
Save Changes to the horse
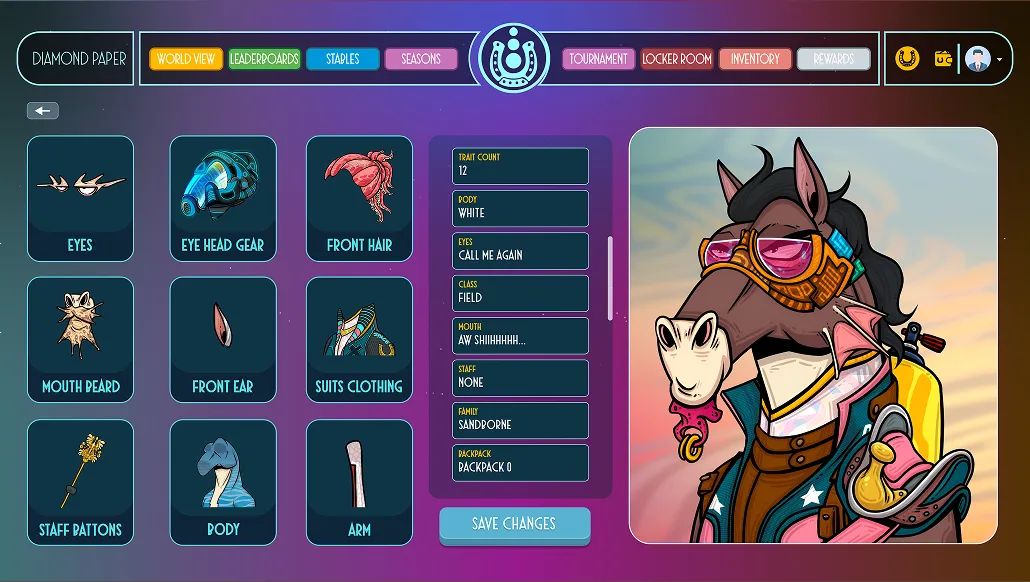514,524
